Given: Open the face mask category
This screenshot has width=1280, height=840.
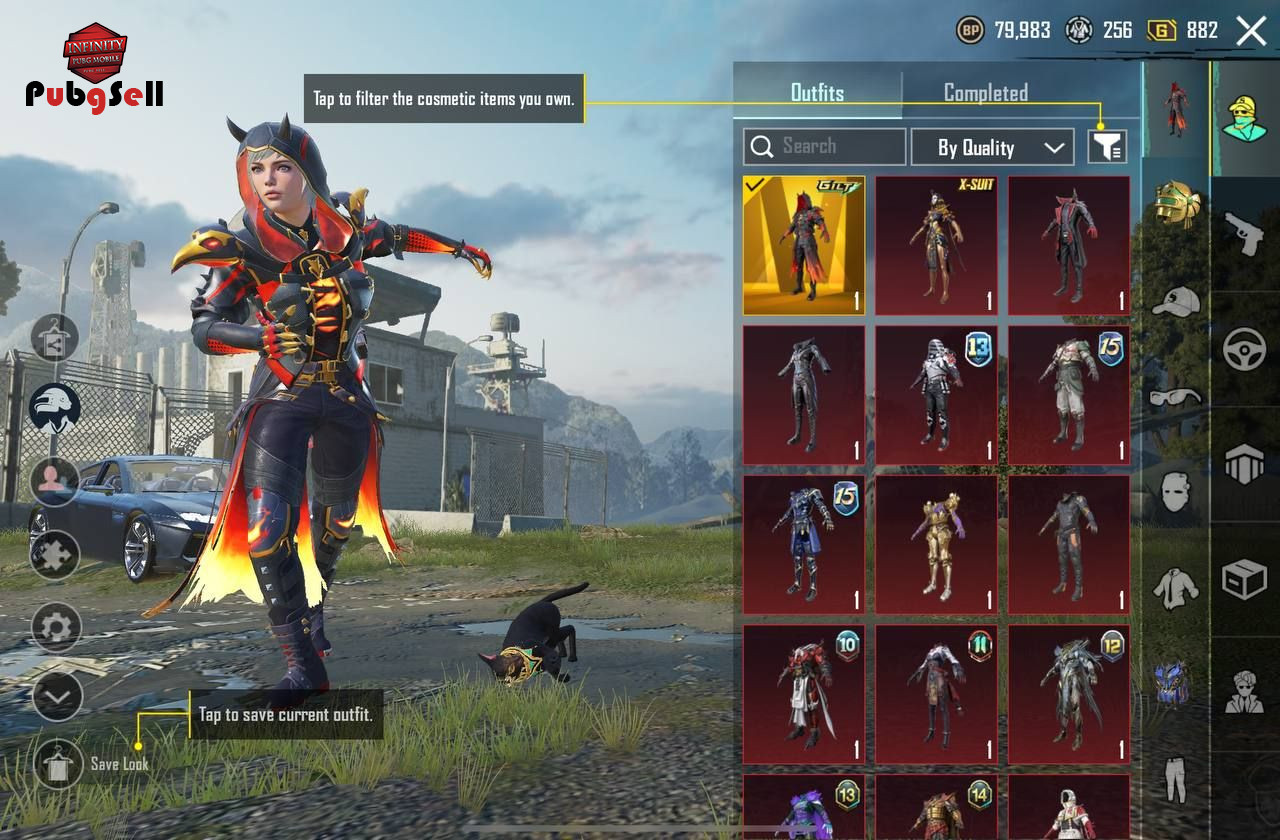Looking at the screenshot, I should point(1176,492).
